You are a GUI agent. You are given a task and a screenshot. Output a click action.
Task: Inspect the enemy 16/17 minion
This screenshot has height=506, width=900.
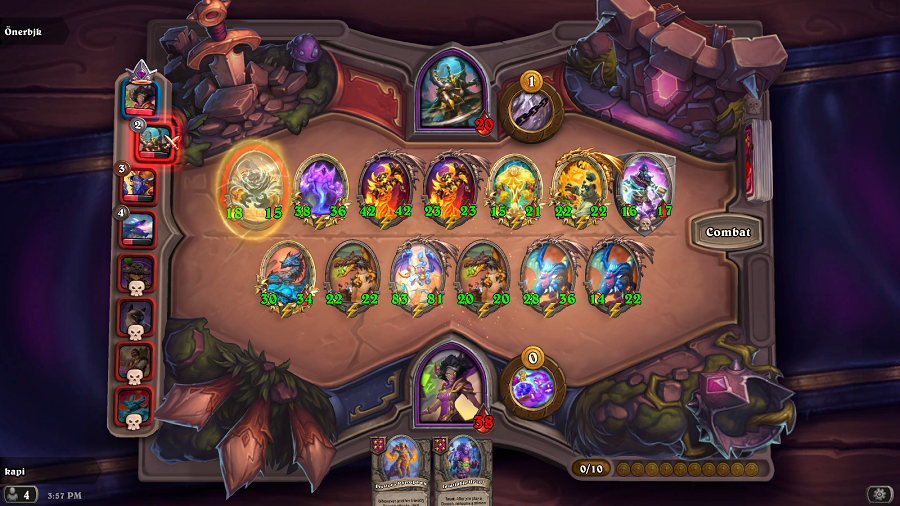644,186
